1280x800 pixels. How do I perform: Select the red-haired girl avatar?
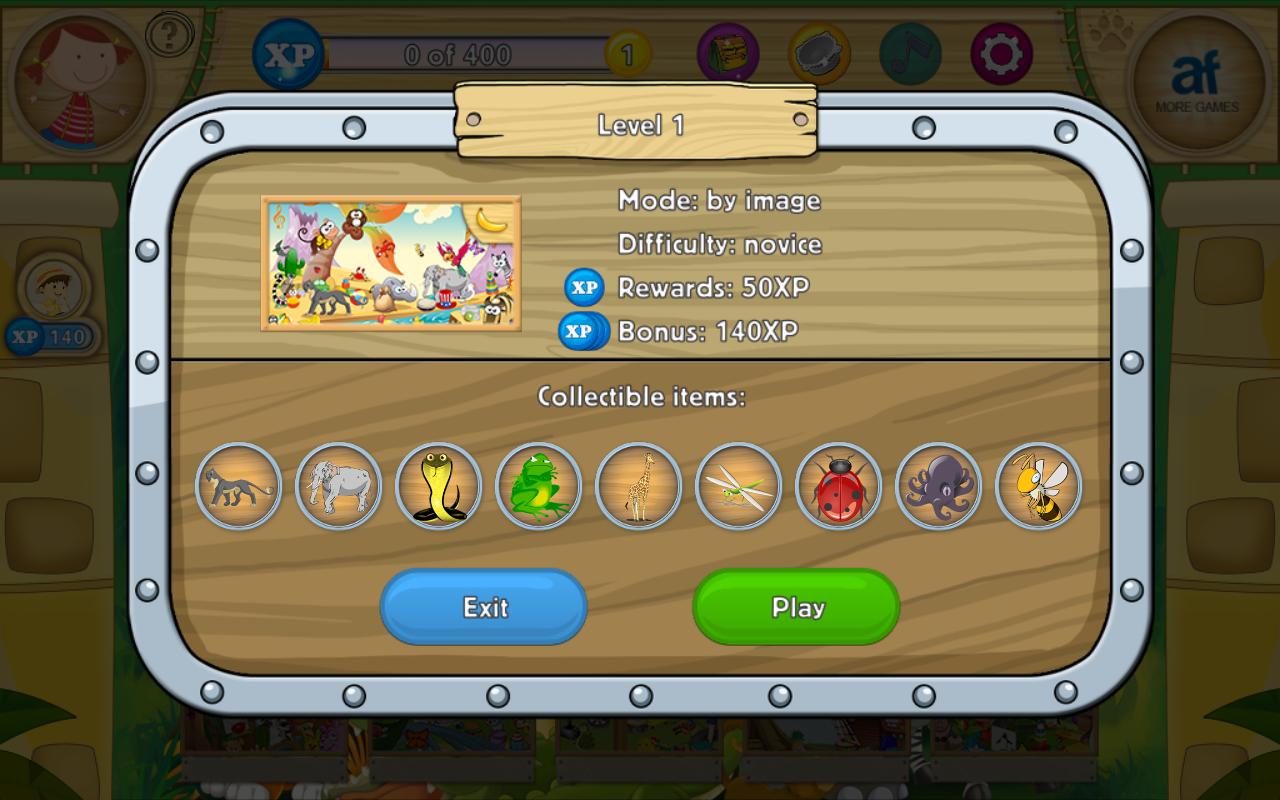coord(82,82)
